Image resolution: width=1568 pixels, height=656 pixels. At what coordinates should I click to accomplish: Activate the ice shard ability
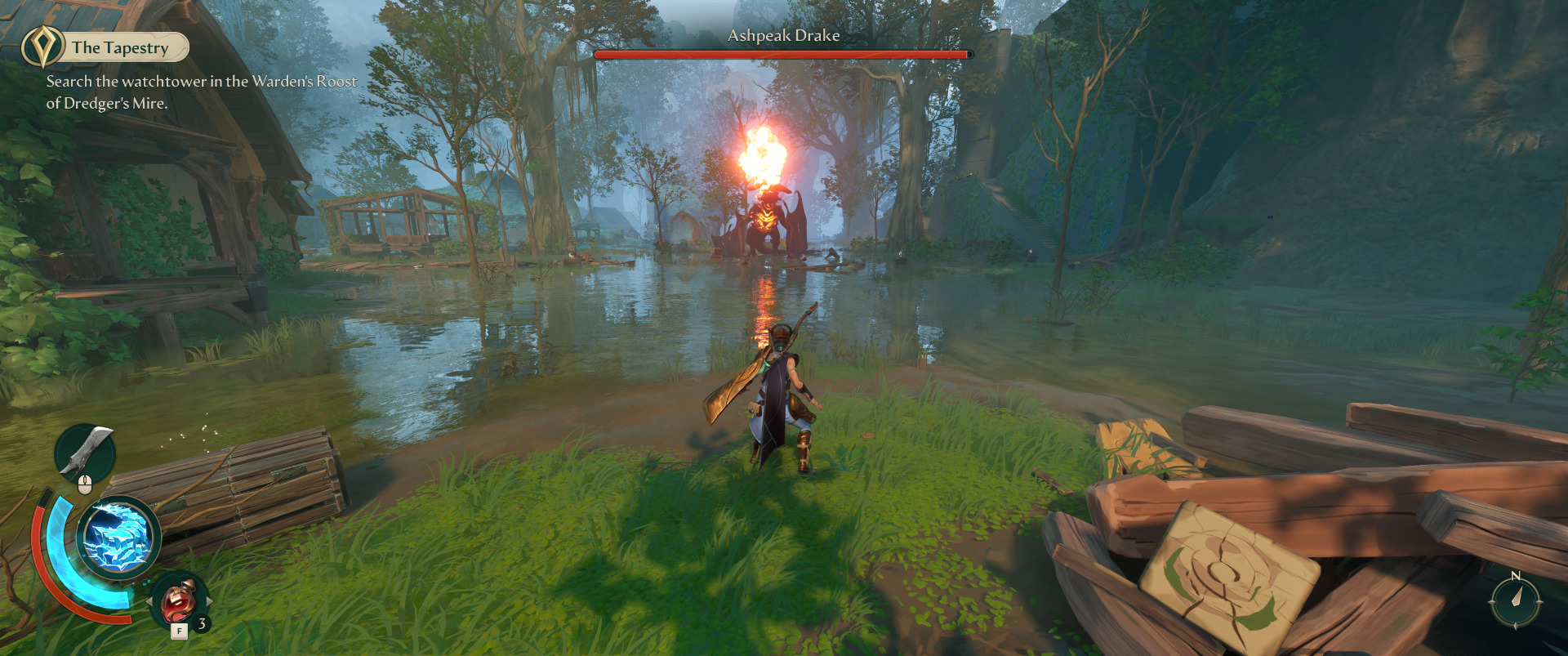pos(119,538)
